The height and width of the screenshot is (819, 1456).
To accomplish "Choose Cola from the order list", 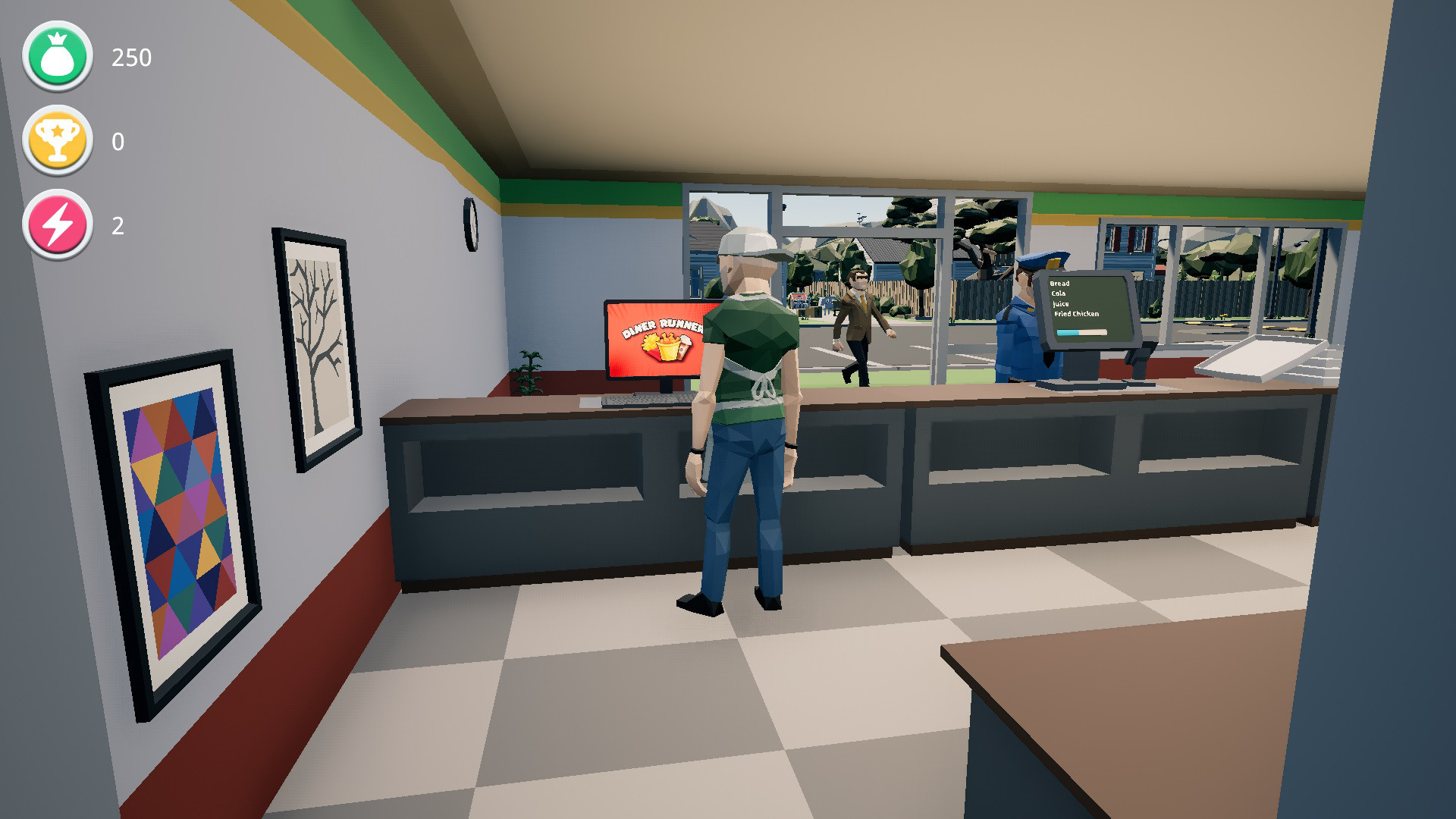I will pyautogui.click(x=1059, y=293).
